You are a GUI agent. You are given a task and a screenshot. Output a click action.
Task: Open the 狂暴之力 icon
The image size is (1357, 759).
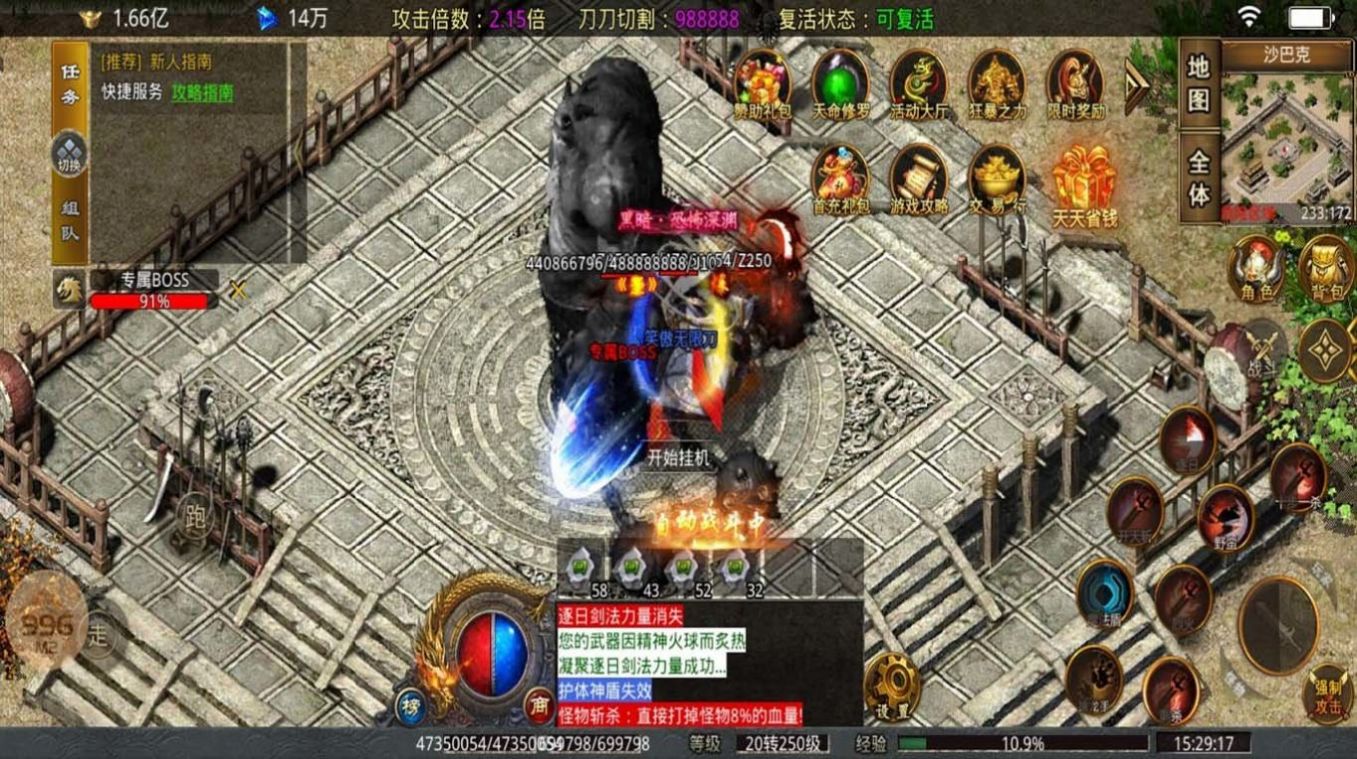996,83
